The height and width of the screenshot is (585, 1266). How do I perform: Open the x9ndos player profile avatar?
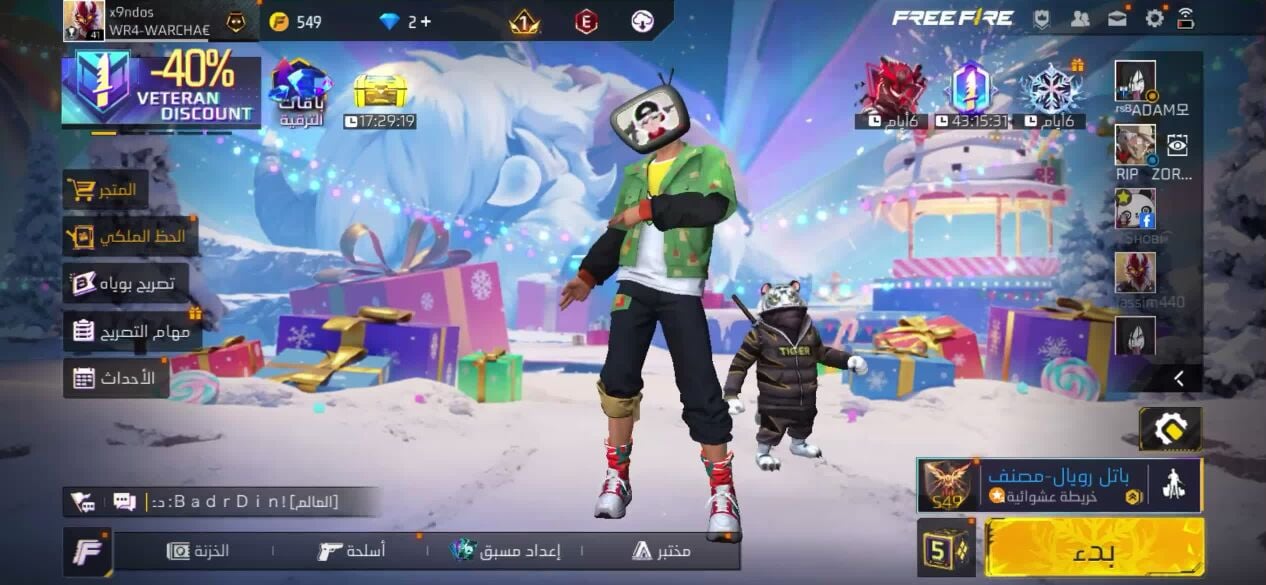coord(83,20)
